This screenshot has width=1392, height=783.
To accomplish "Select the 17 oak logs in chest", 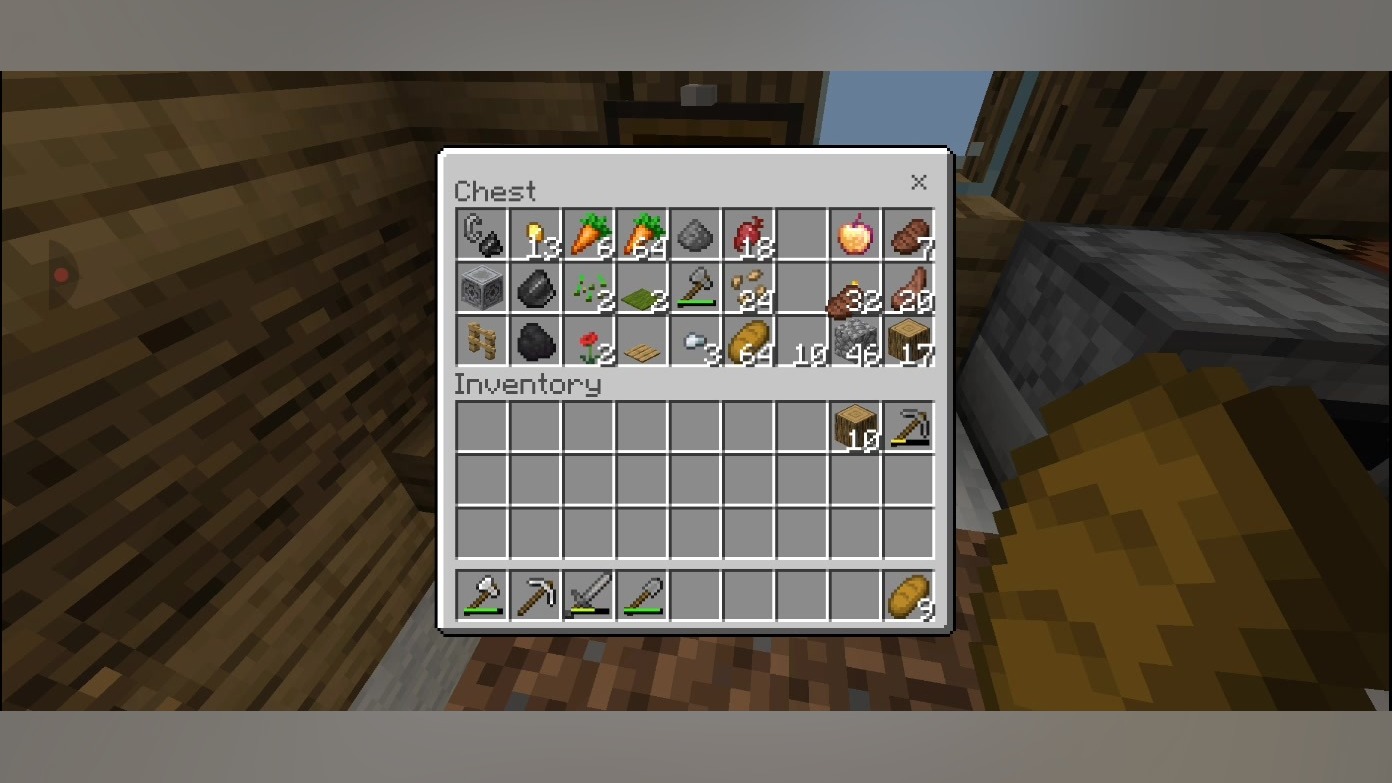I will click(909, 343).
